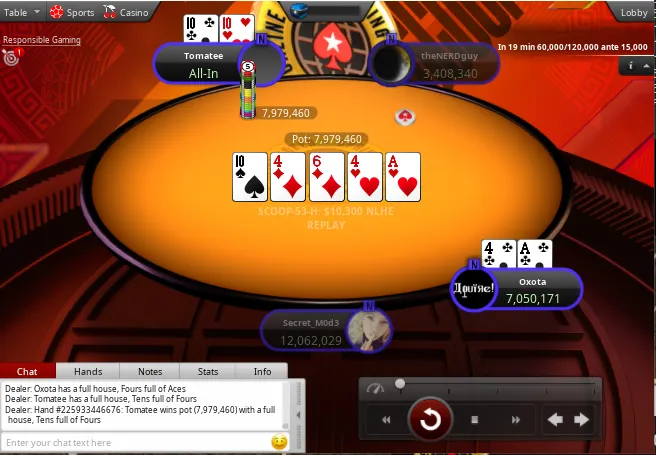The height and width of the screenshot is (455, 656).
Task: Open the Responsible Gaming link
Action: 41,41
